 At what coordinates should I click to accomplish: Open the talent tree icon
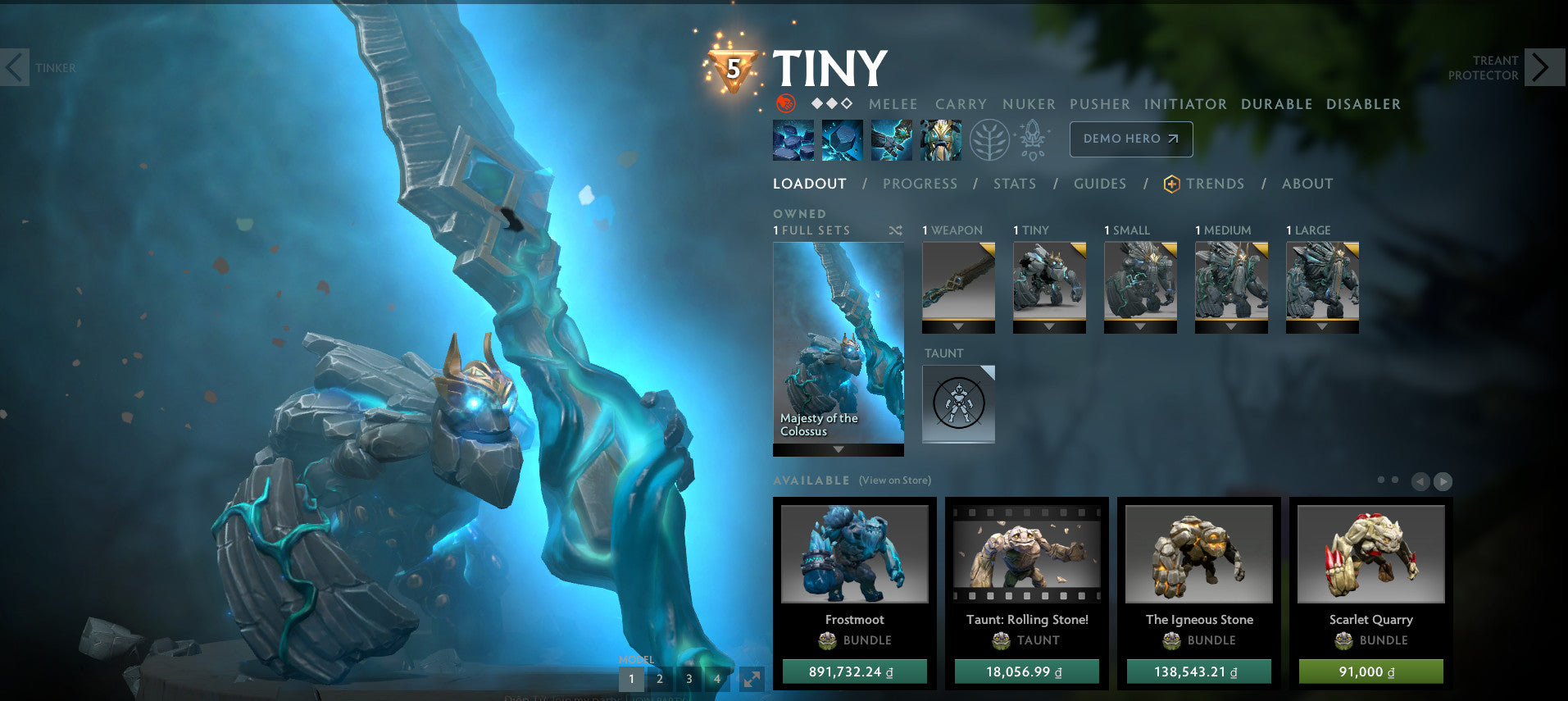(989, 139)
